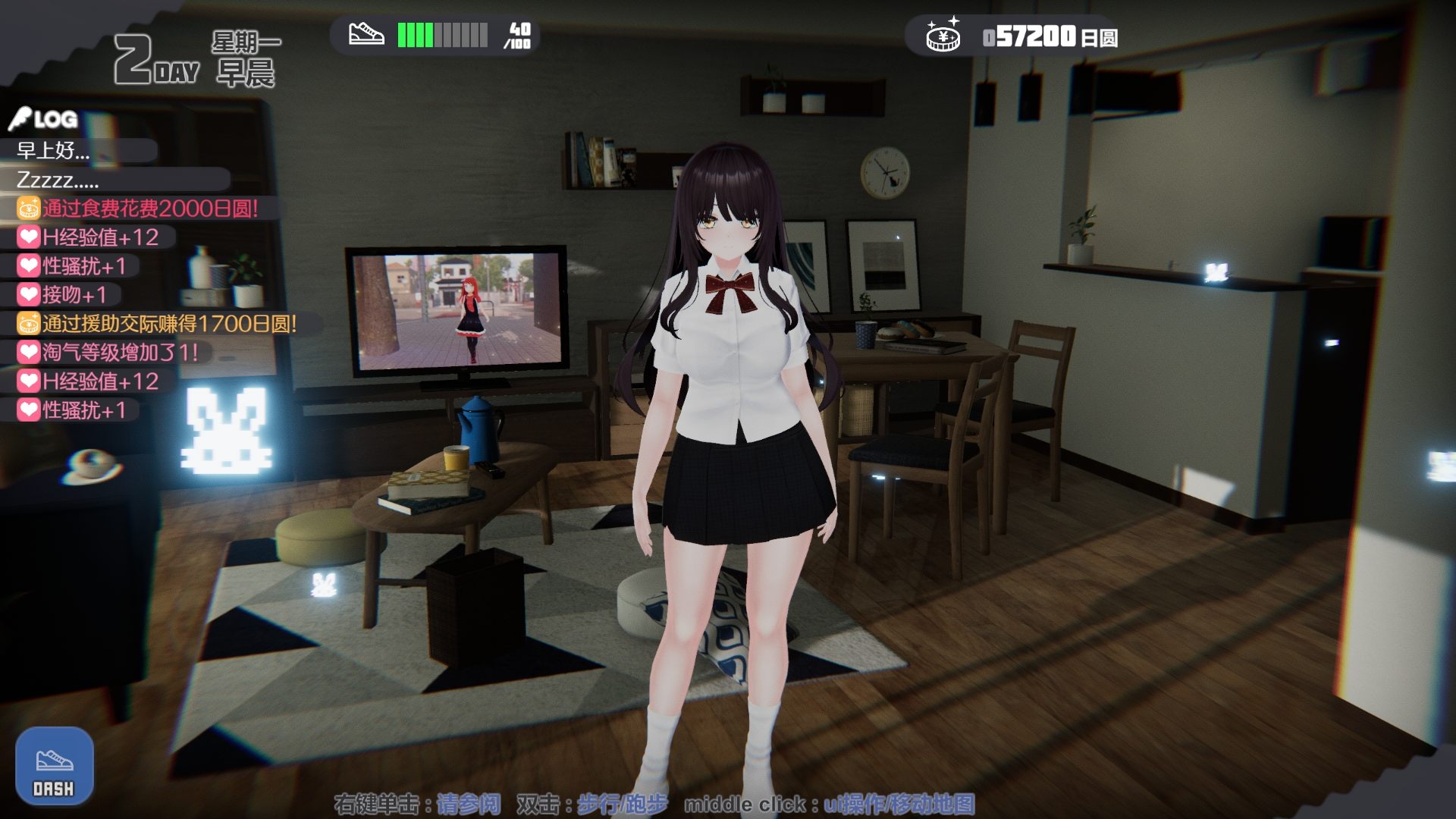
Task: Click the 40/100 stamina progress bar
Action: 444,33
